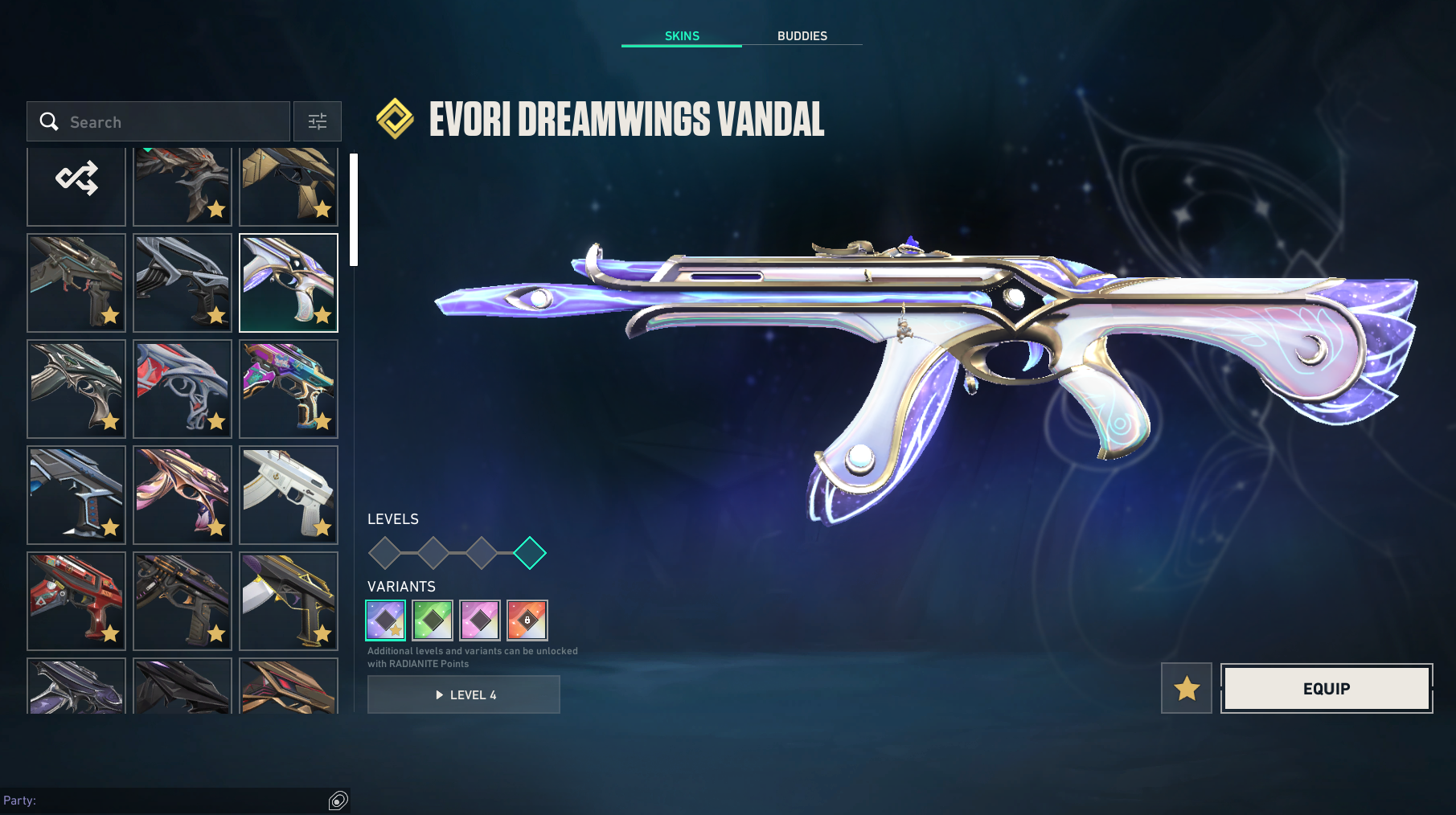The height and width of the screenshot is (815, 1456).
Task: Click the skin list scrollbar
Action: pos(354,211)
